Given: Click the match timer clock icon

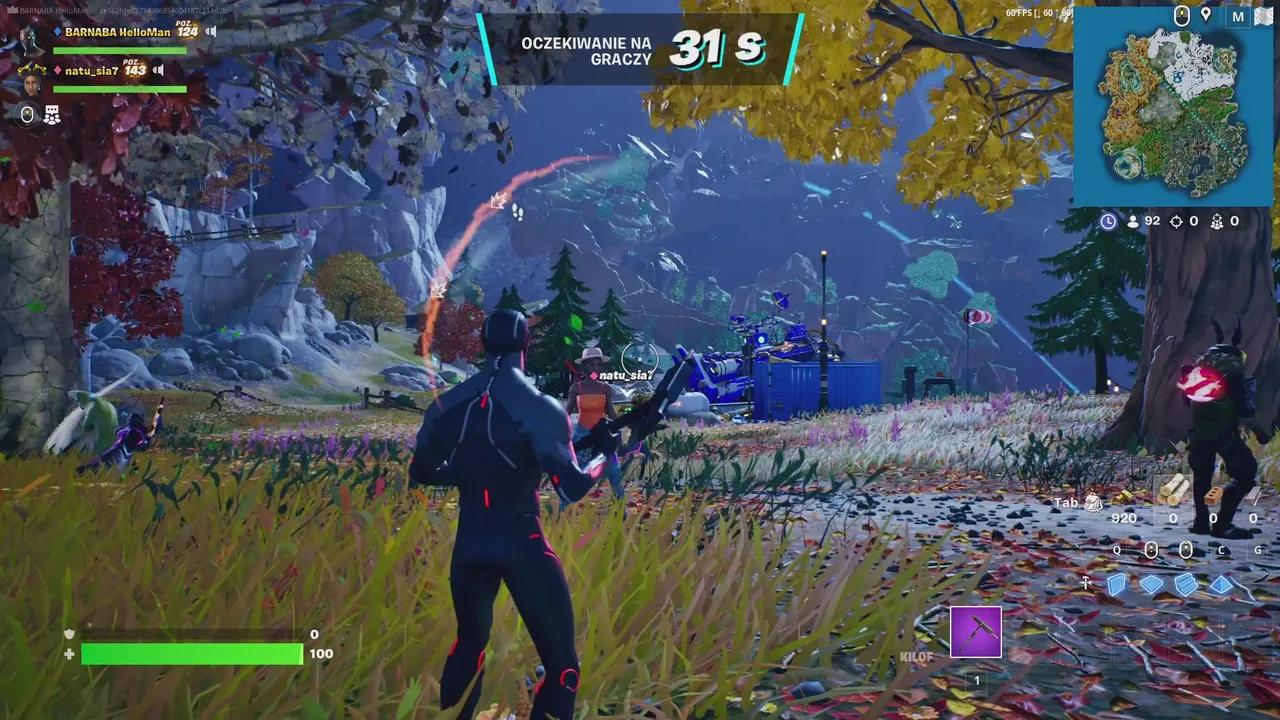Looking at the screenshot, I should tap(1108, 221).
